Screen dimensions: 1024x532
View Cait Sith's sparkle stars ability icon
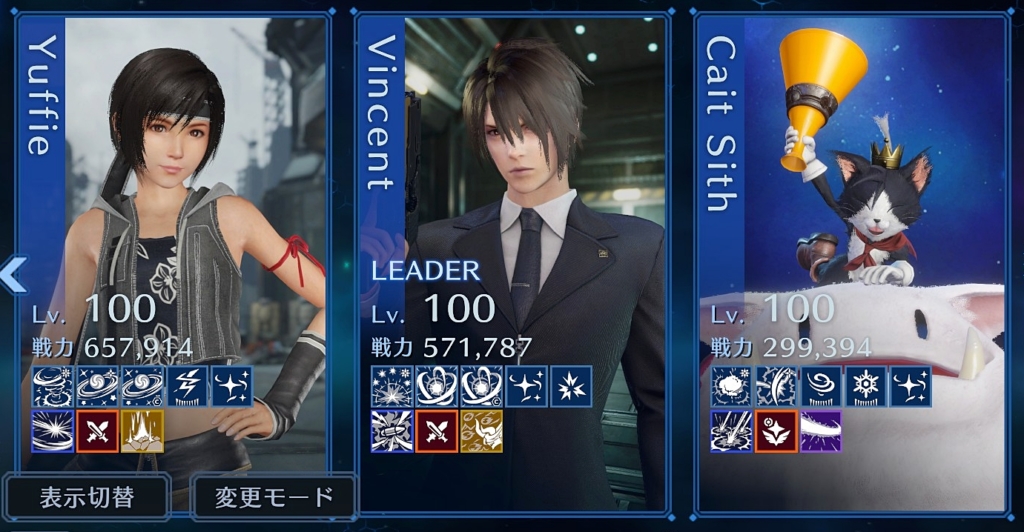point(910,386)
